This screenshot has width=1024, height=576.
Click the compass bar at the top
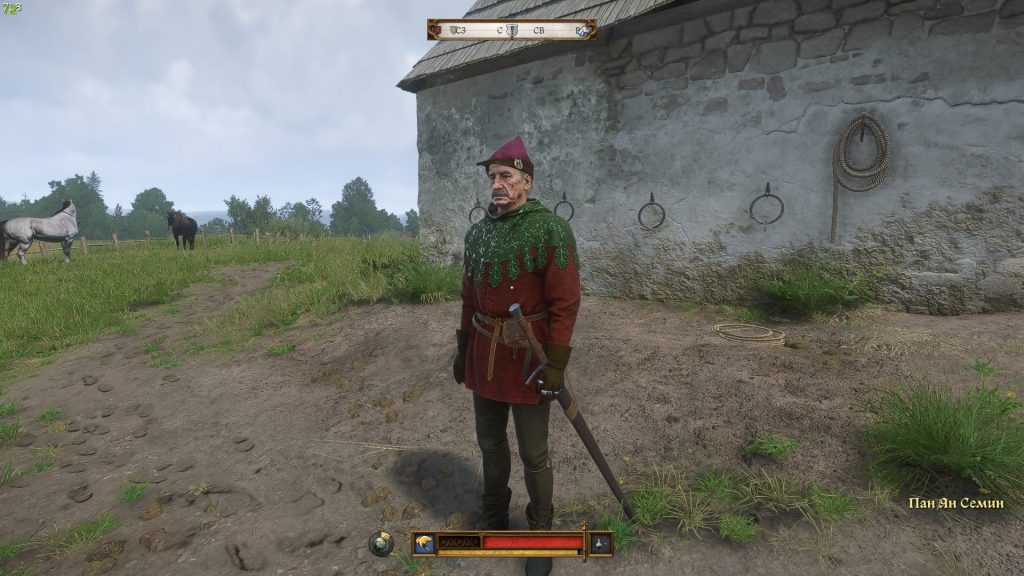point(511,30)
